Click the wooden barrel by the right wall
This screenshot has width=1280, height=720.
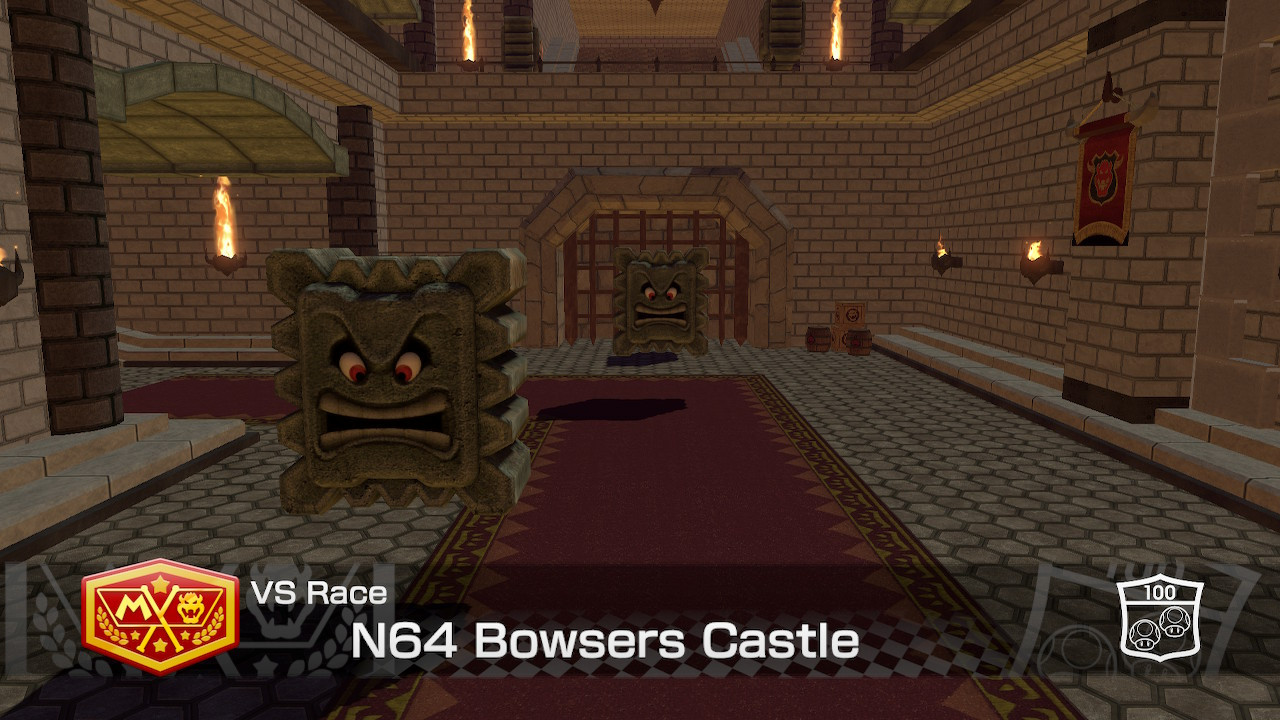click(x=858, y=340)
